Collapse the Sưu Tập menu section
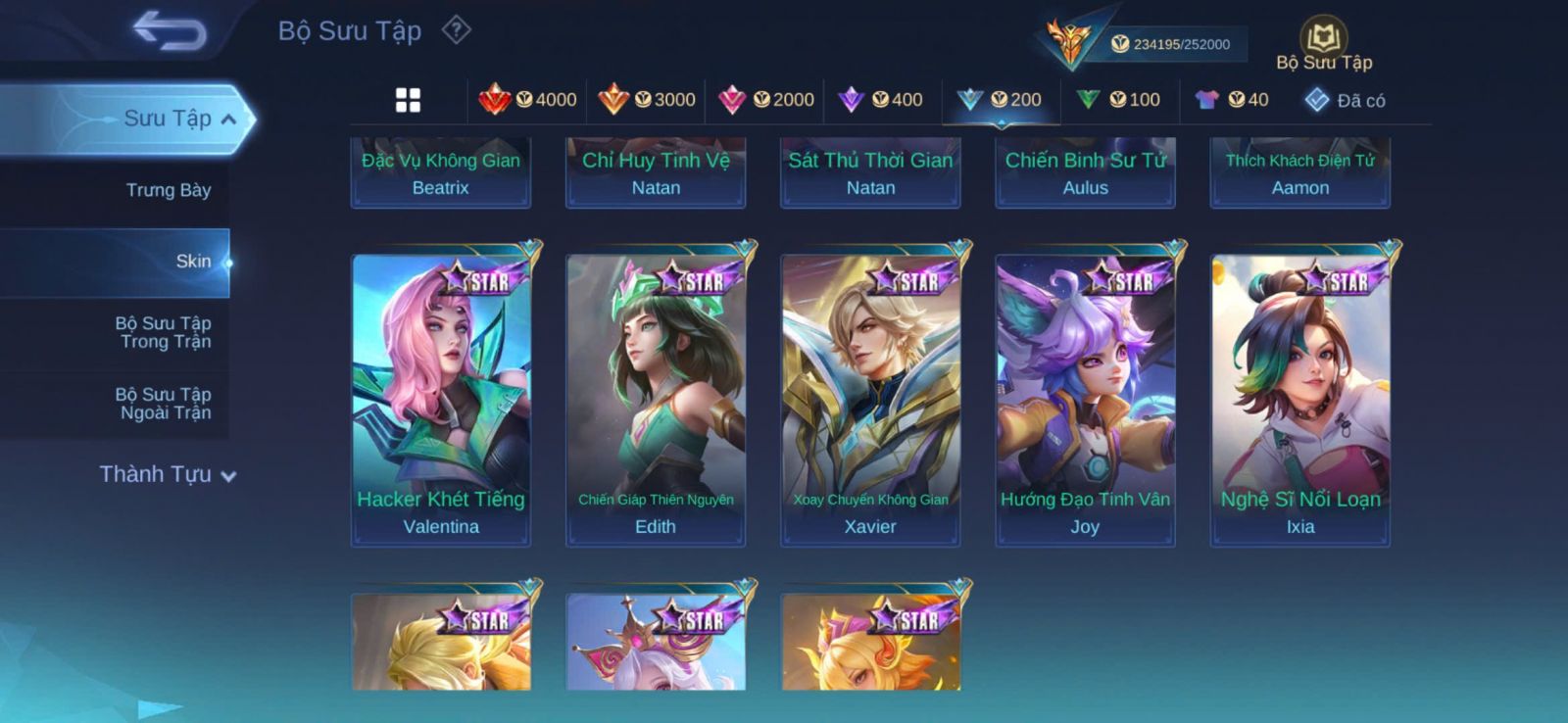This screenshot has width=1568, height=723. 227,120
